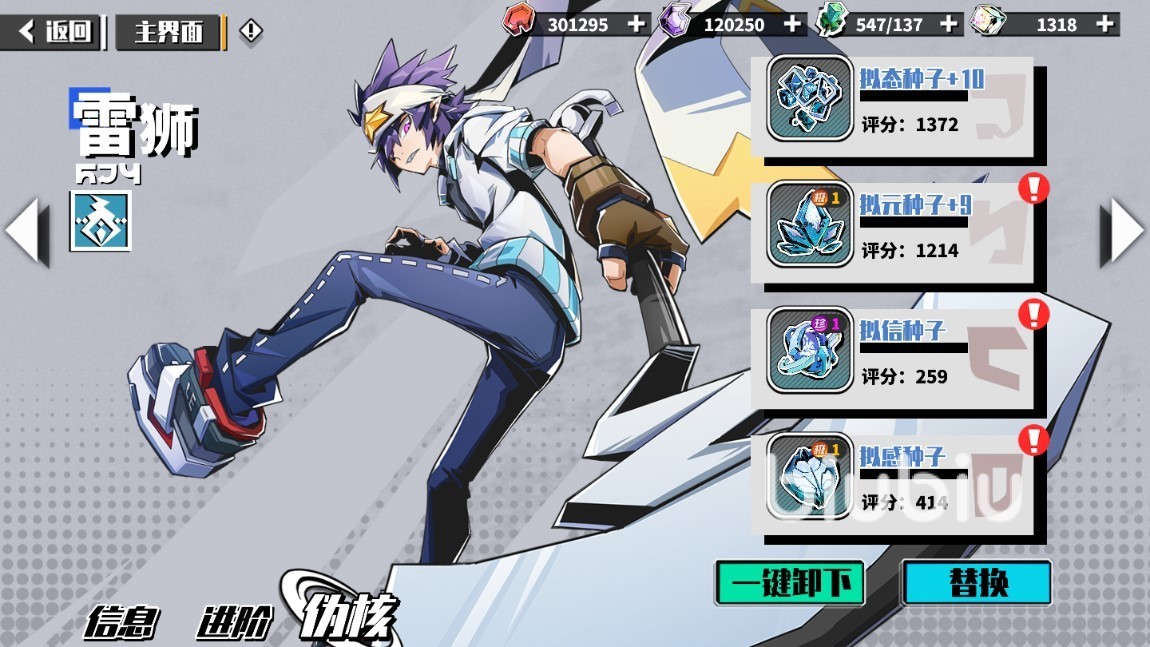Tap the character class emblem icon

[100, 221]
